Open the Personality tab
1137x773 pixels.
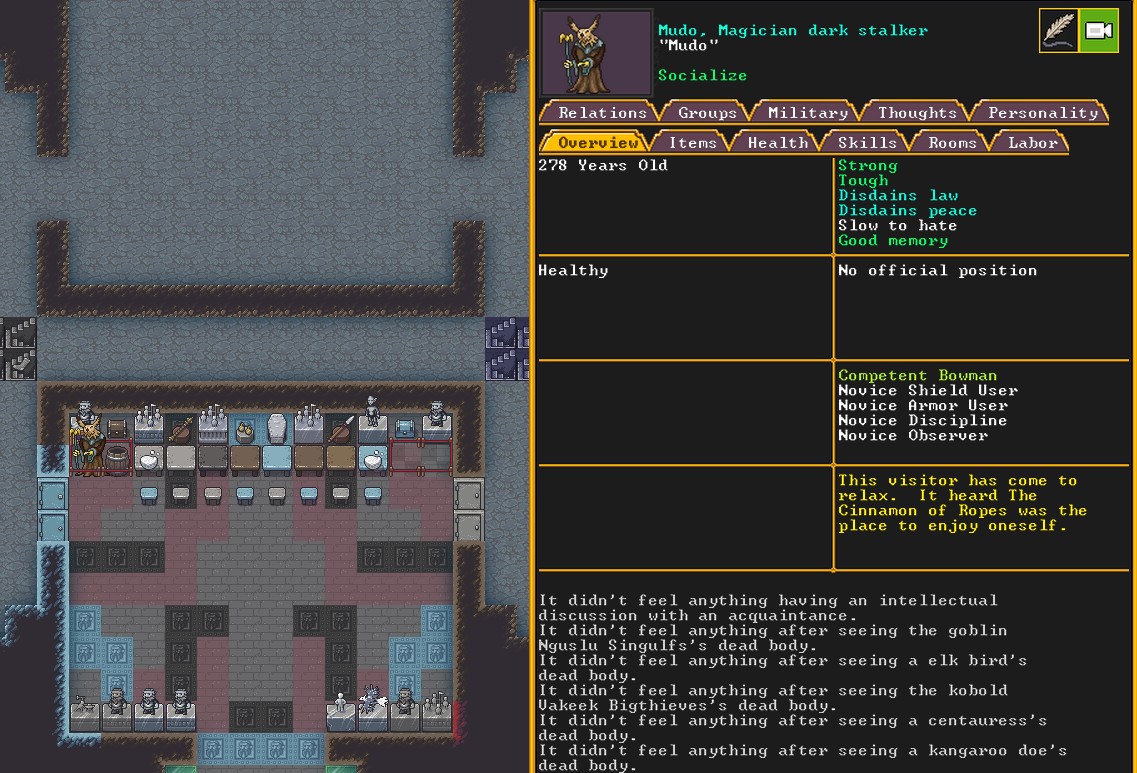pos(1042,113)
